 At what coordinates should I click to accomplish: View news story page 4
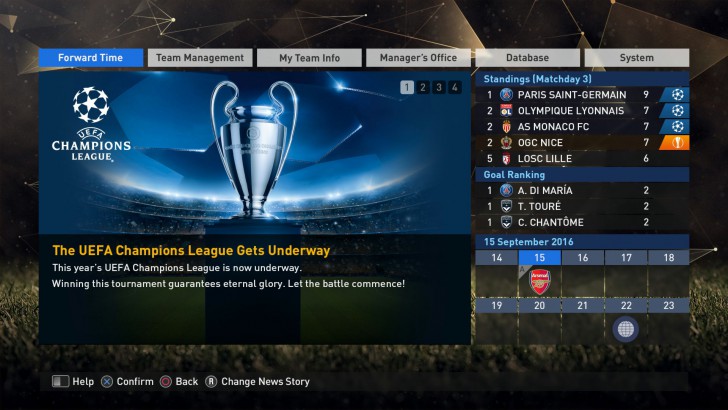pyautogui.click(x=455, y=87)
